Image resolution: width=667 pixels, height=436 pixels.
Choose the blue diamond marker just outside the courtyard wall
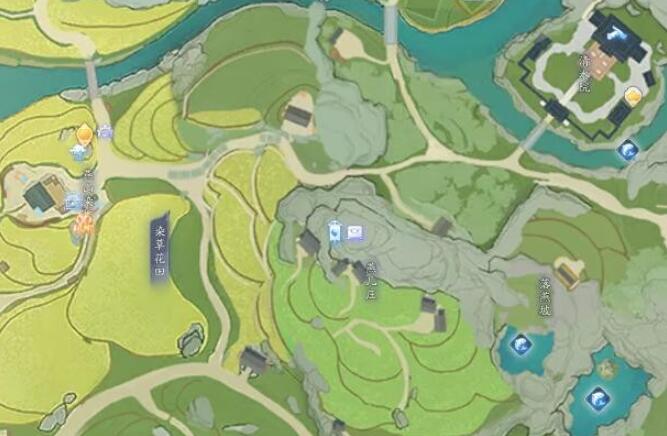(x=628, y=151)
